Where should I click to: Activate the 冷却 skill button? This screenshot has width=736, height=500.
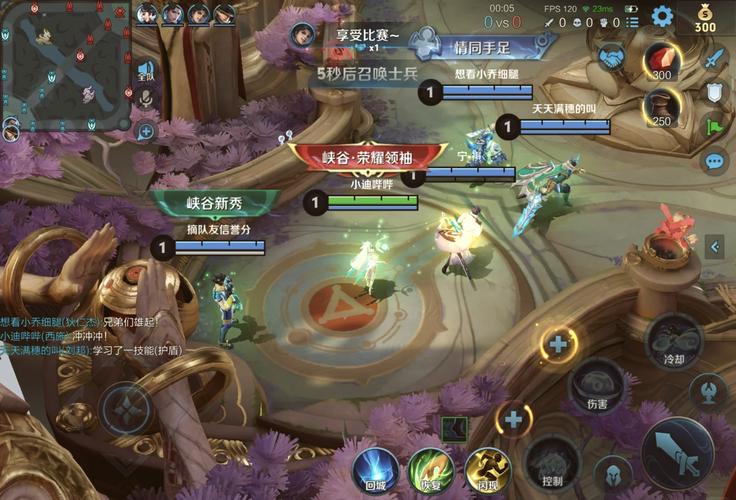(673, 340)
